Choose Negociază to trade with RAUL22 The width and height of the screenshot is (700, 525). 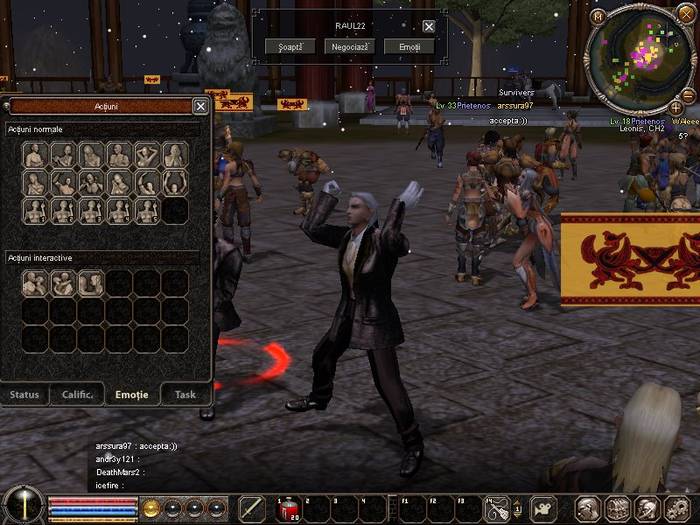pos(350,47)
